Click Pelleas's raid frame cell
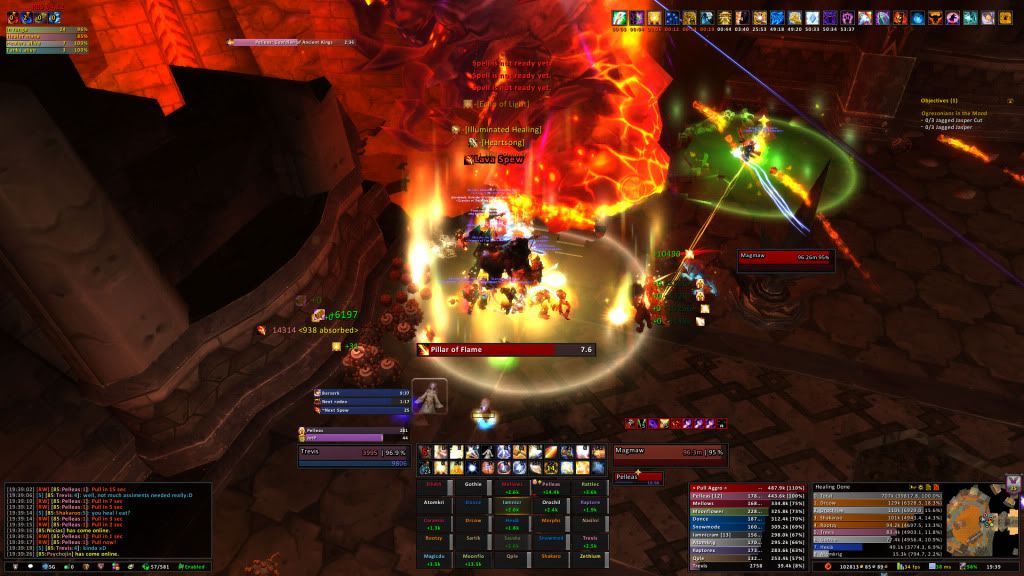Viewport: 1024px width, 576px height. click(551, 484)
